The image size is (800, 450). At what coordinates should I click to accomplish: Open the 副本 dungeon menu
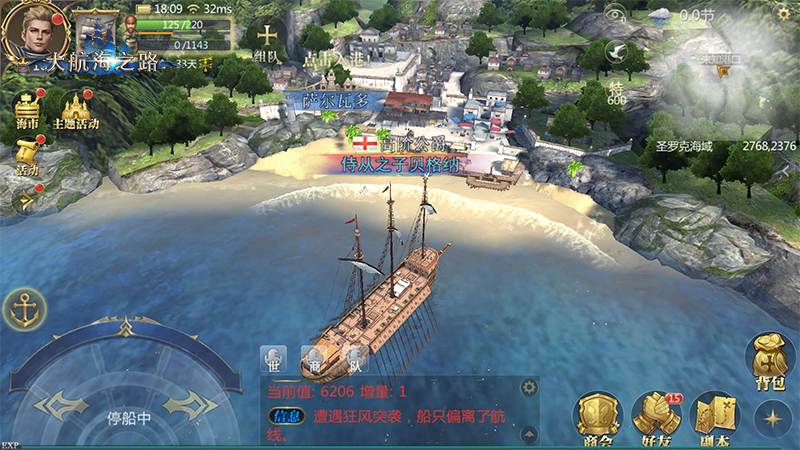[x=714, y=417]
